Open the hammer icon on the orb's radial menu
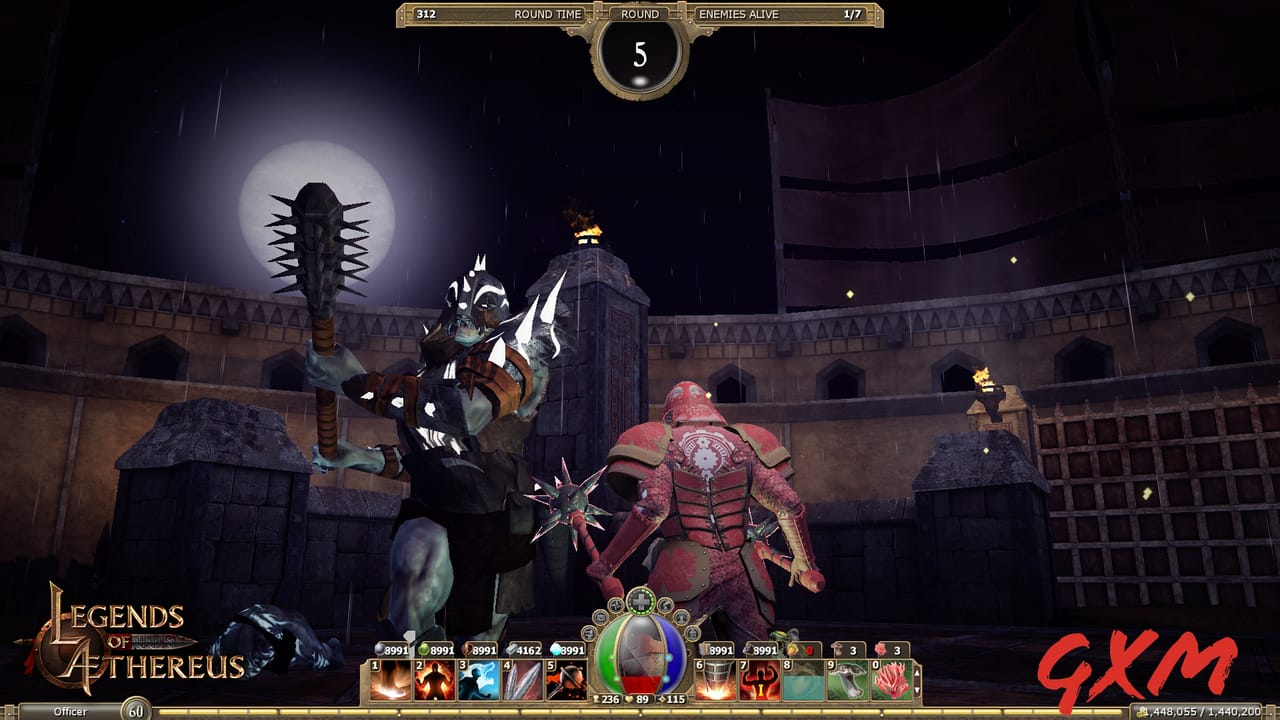The image size is (1280, 720). [665, 605]
